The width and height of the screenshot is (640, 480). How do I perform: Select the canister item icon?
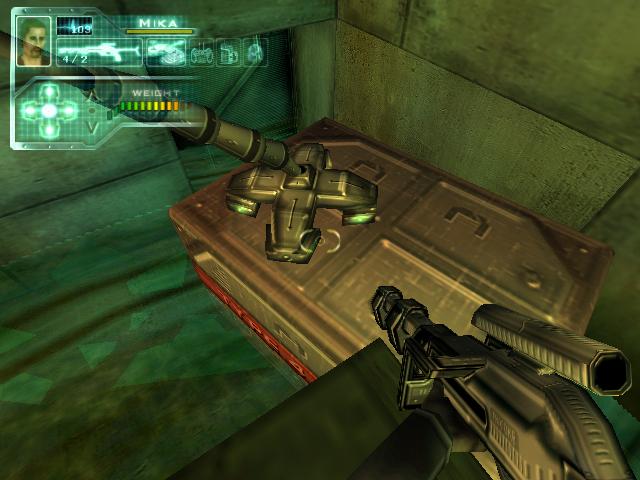coord(228,52)
